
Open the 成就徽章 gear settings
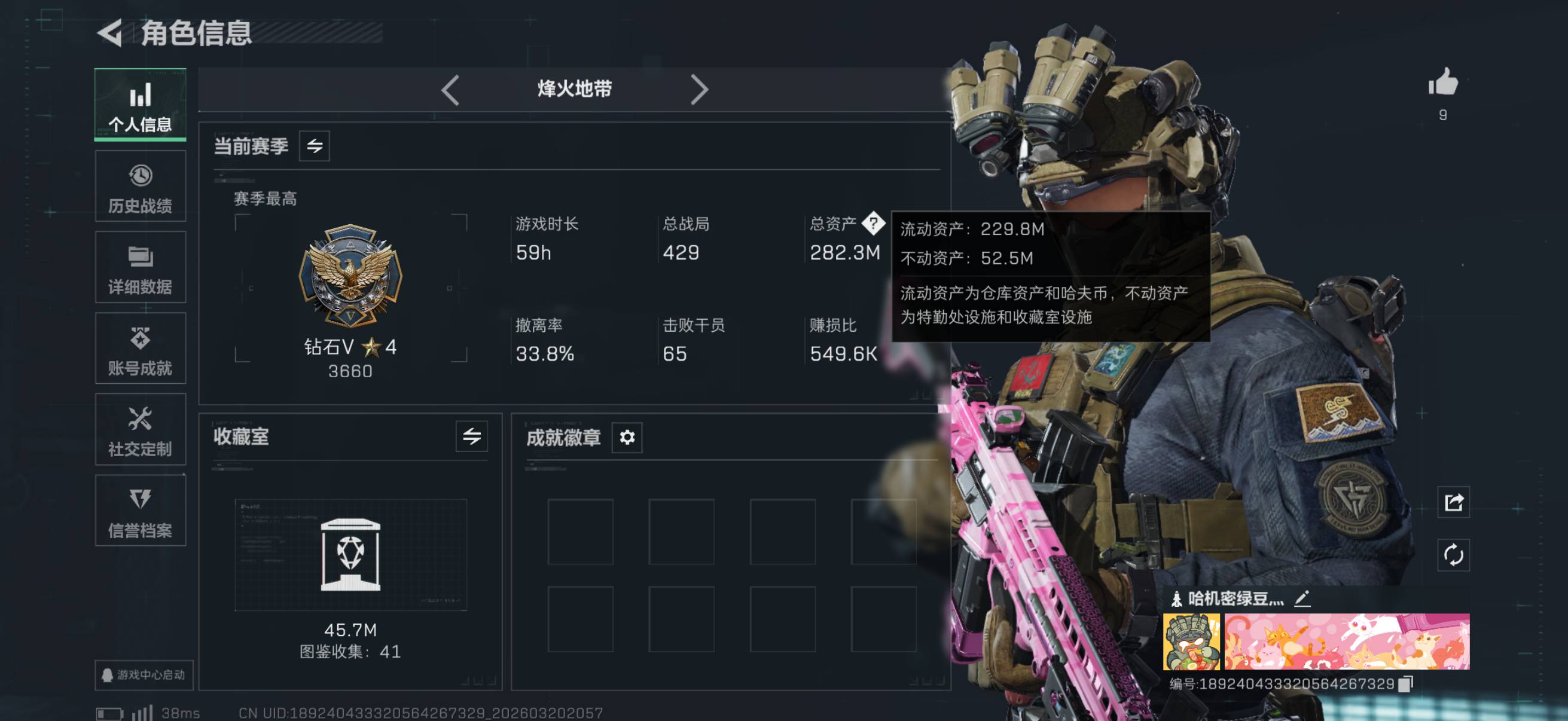(627, 437)
